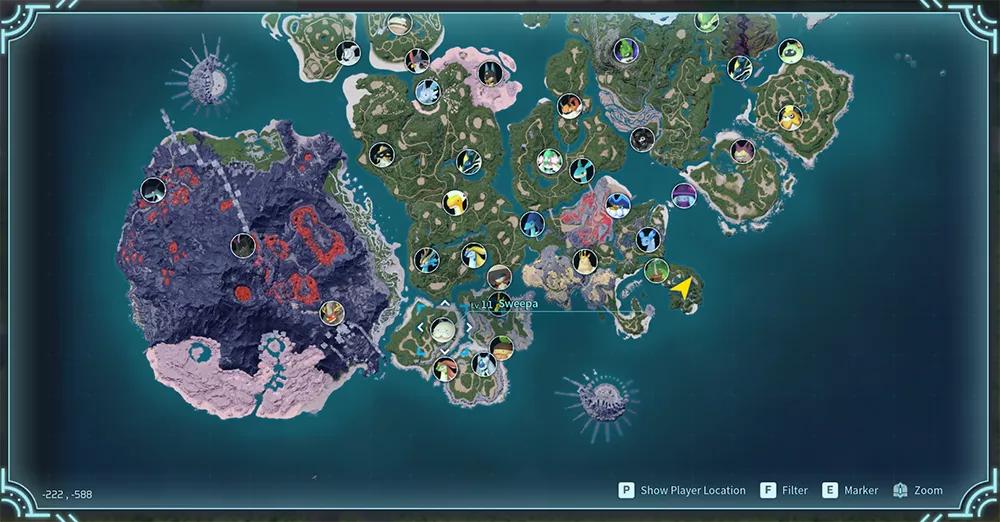Click the yellow player location arrow
The height and width of the screenshot is (522, 1000).
[682, 288]
